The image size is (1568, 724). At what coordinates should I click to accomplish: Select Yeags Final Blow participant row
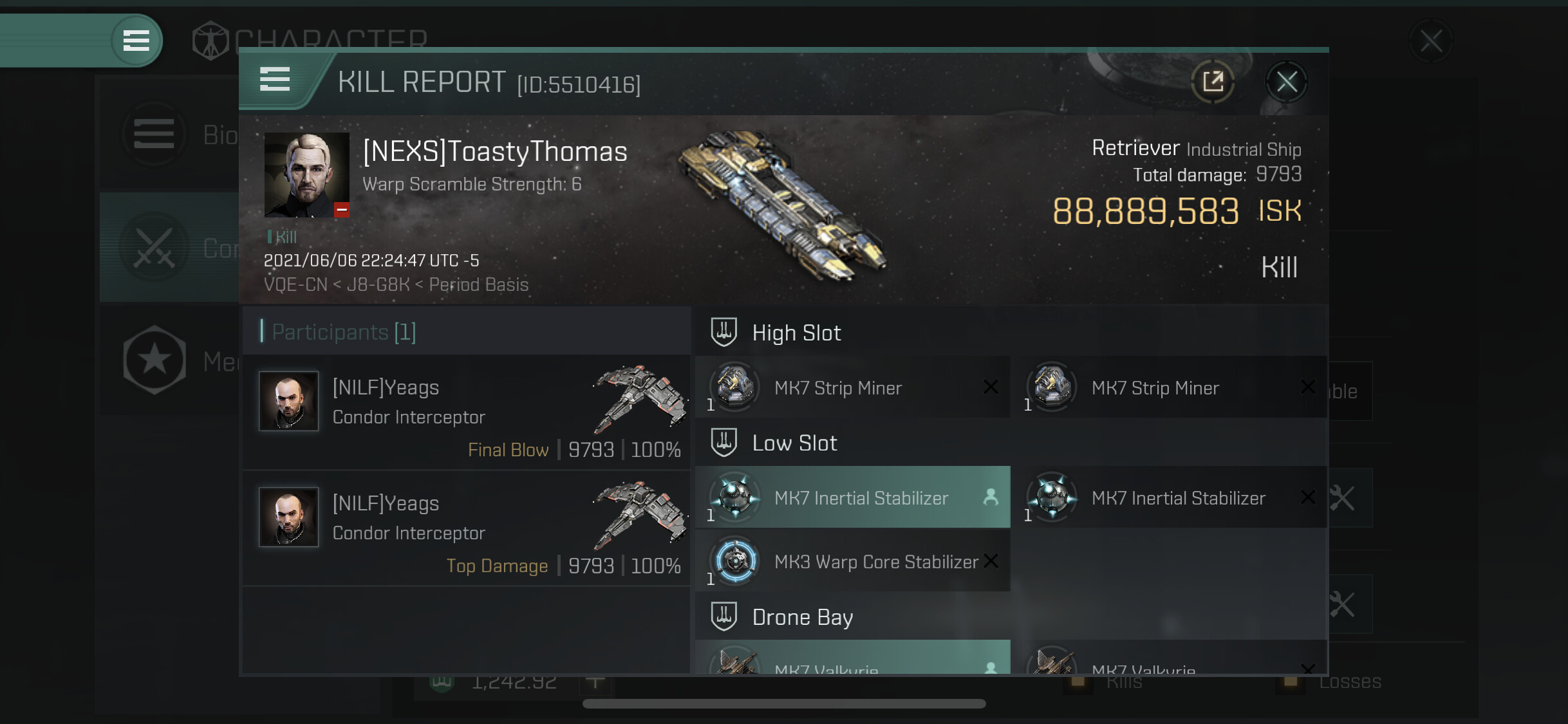[467, 413]
